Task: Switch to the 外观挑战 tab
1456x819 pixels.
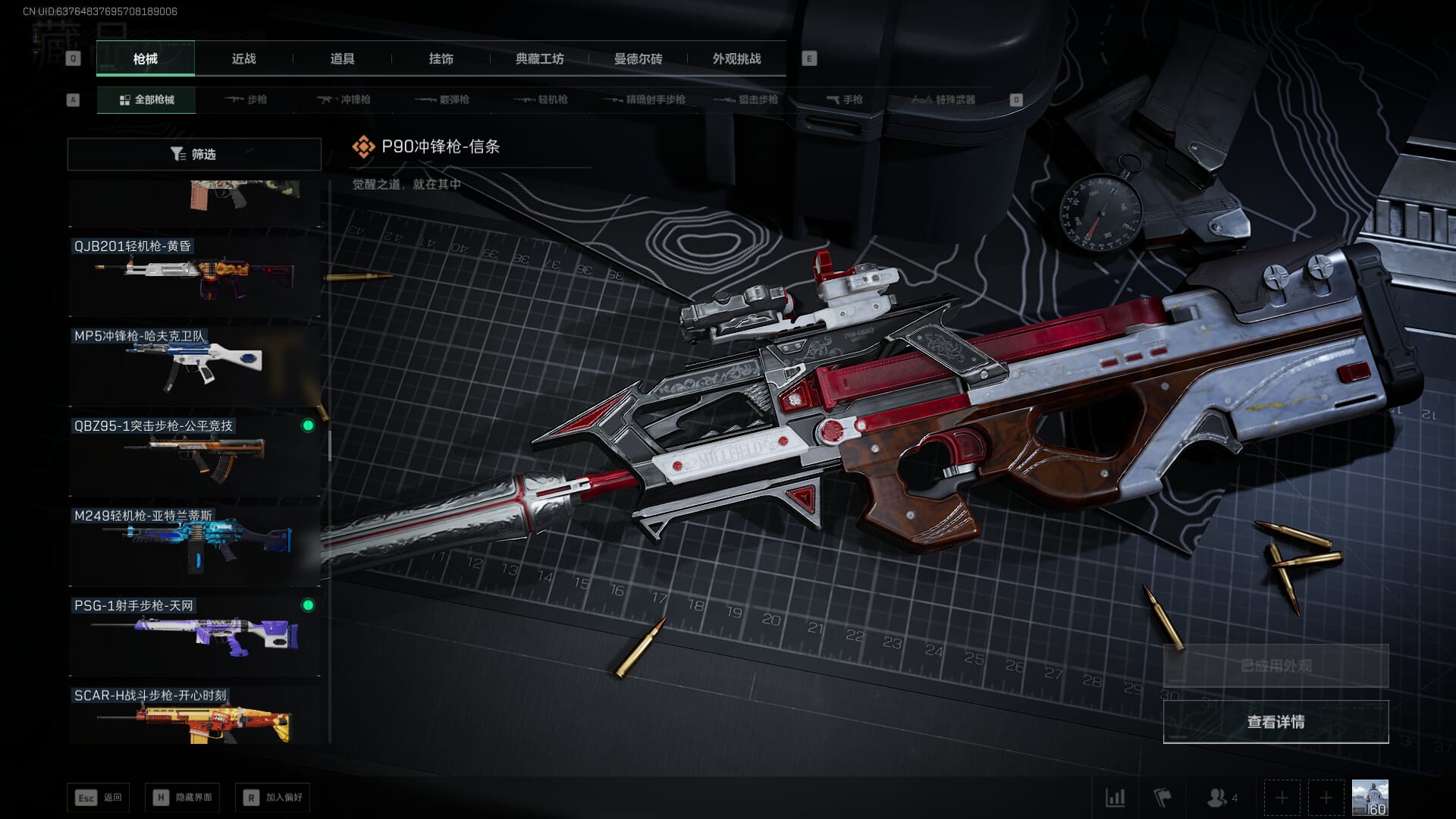Action: click(736, 58)
